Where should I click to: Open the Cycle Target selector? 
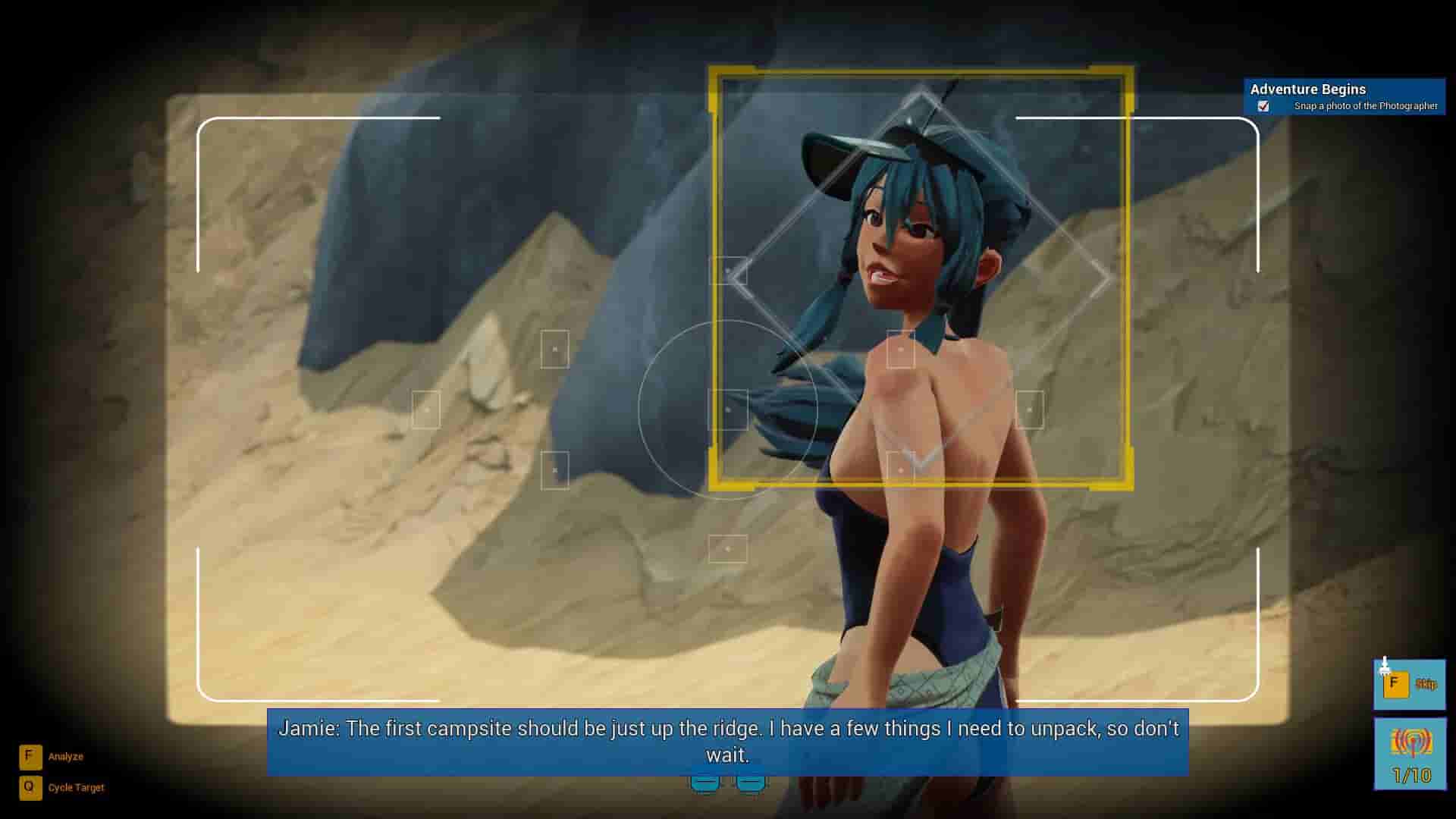75,787
